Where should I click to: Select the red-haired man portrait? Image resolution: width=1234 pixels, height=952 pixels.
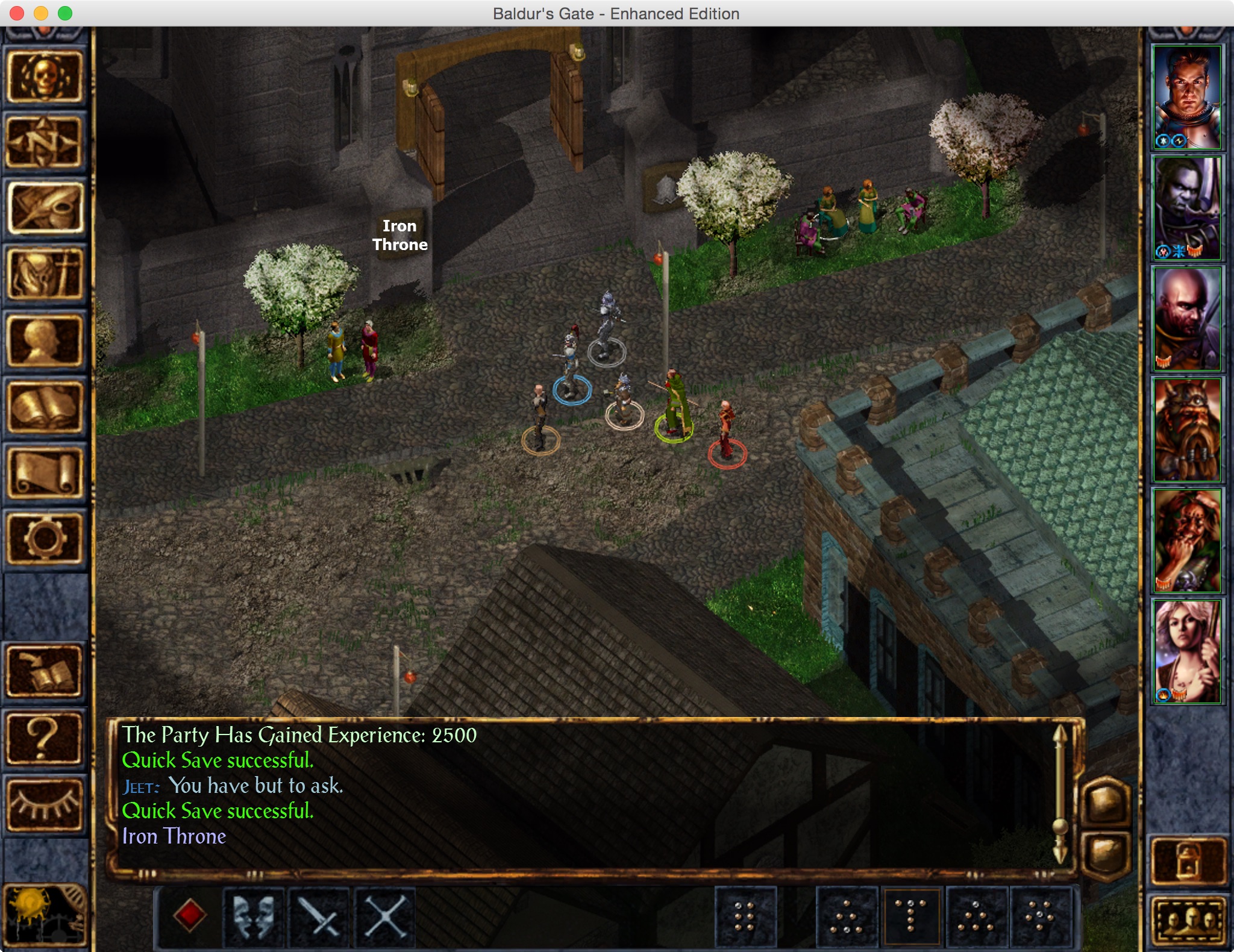click(x=1186, y=98)
